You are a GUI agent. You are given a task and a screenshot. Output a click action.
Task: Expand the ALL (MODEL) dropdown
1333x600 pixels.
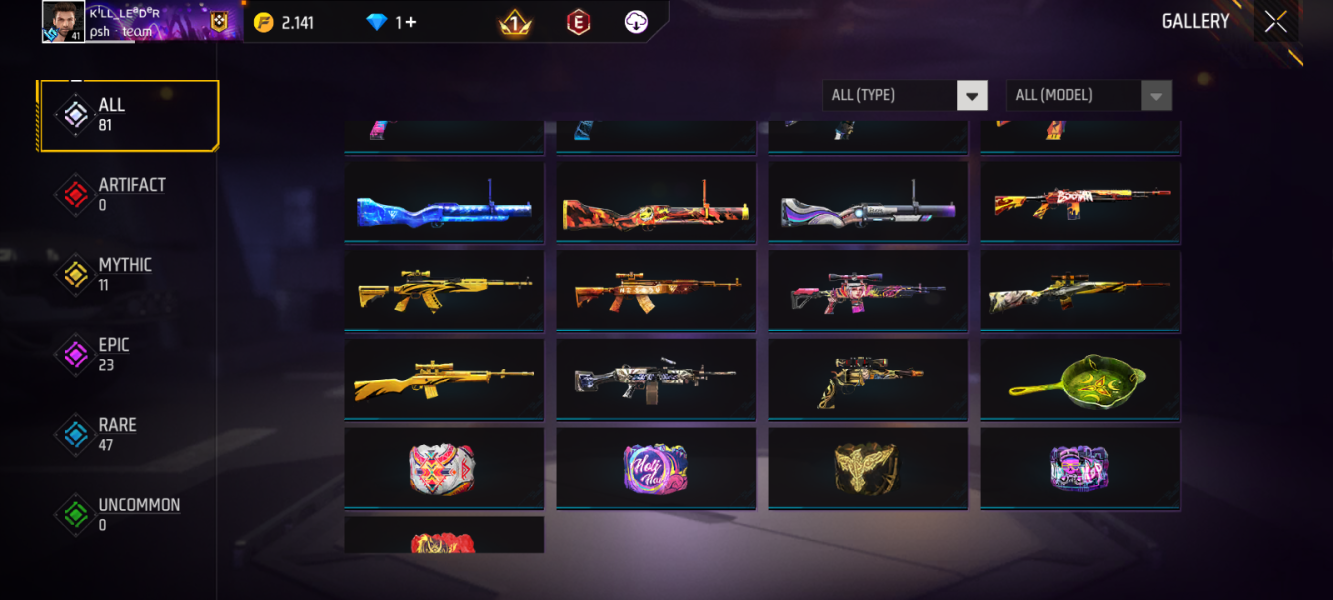pyautogui.click(x=1088, y=95)
